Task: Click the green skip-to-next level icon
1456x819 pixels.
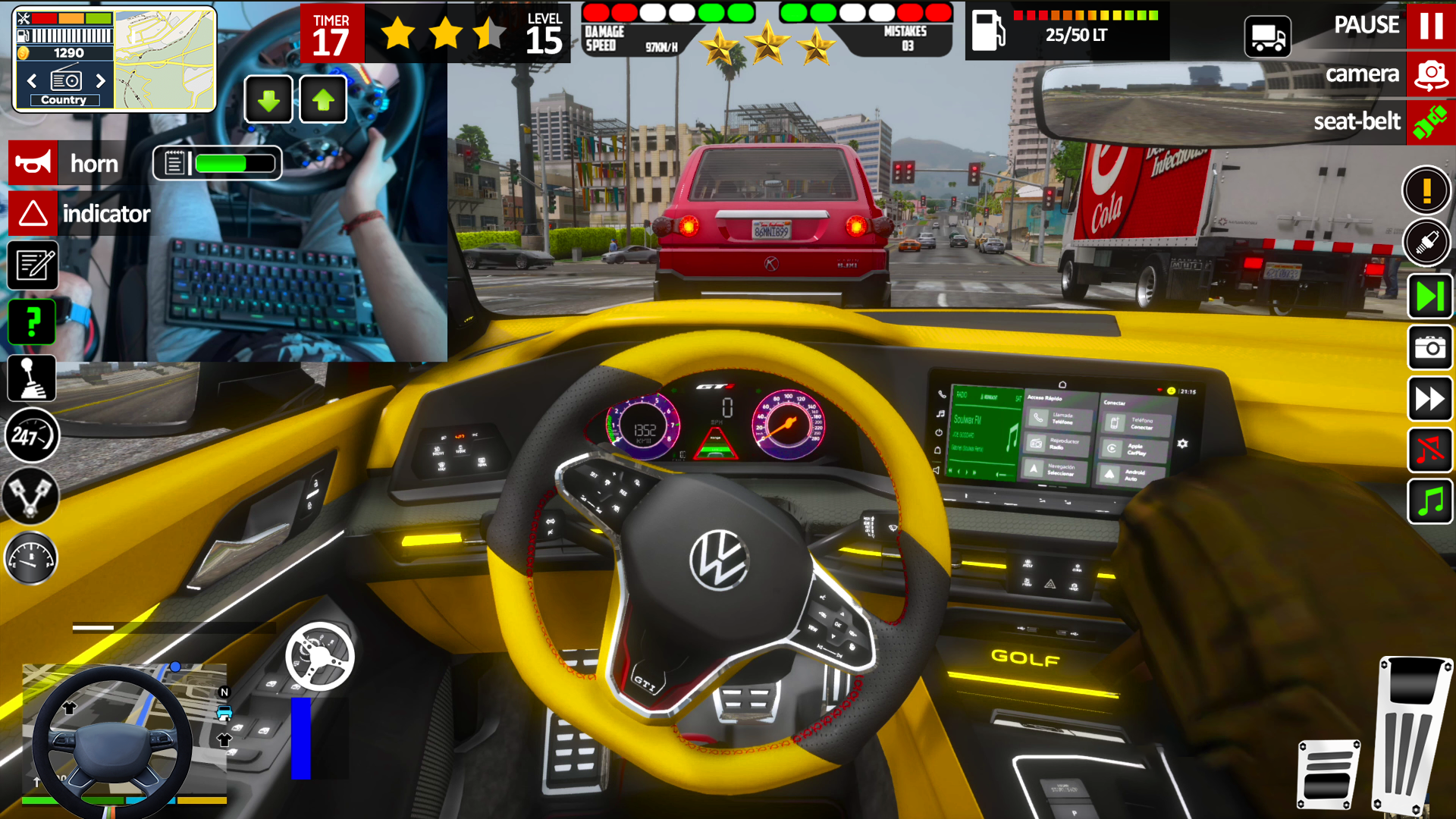Action: (x=1429, y=296)
